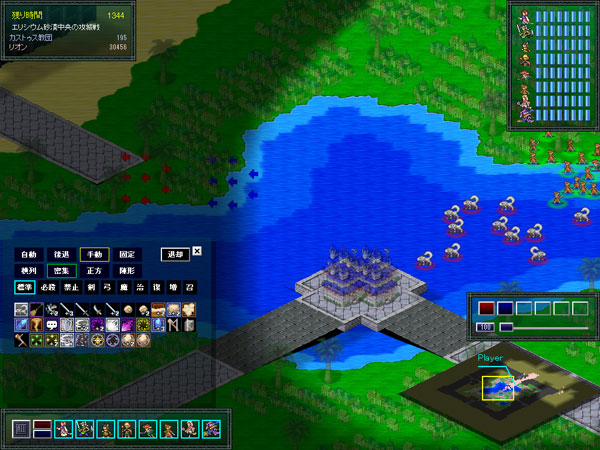Viewport: 600px width, 450px height.
Task: Choose the 横列 line formation
Action: coord(29,271)
